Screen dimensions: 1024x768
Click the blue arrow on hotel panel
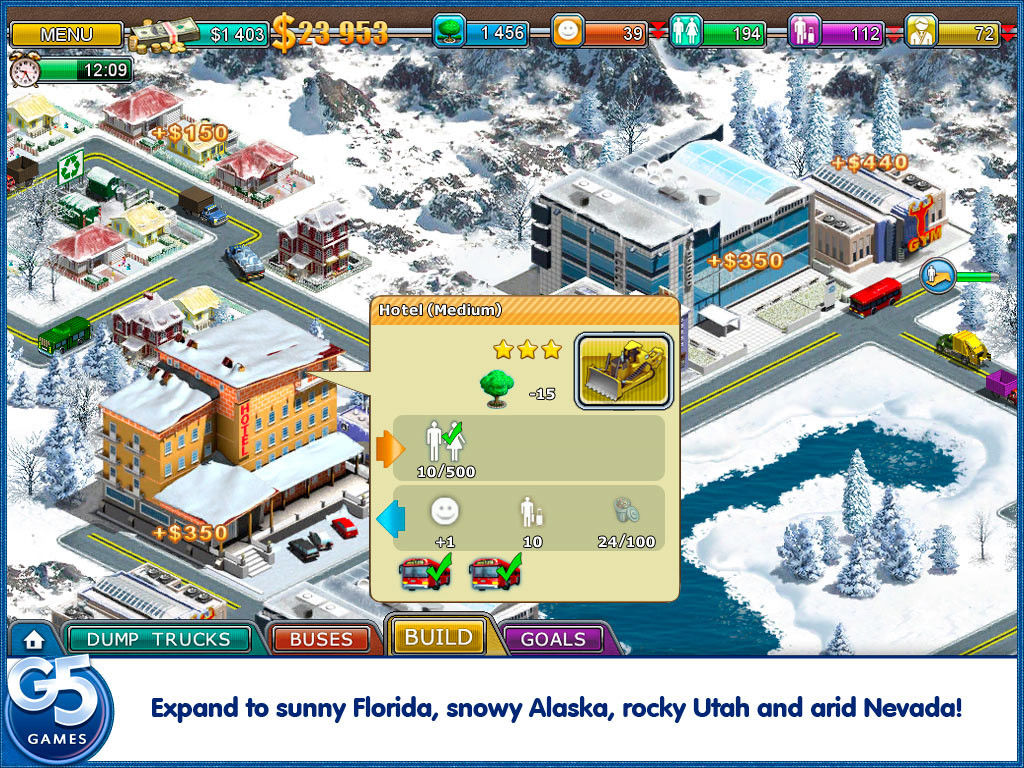pos(388,518)
